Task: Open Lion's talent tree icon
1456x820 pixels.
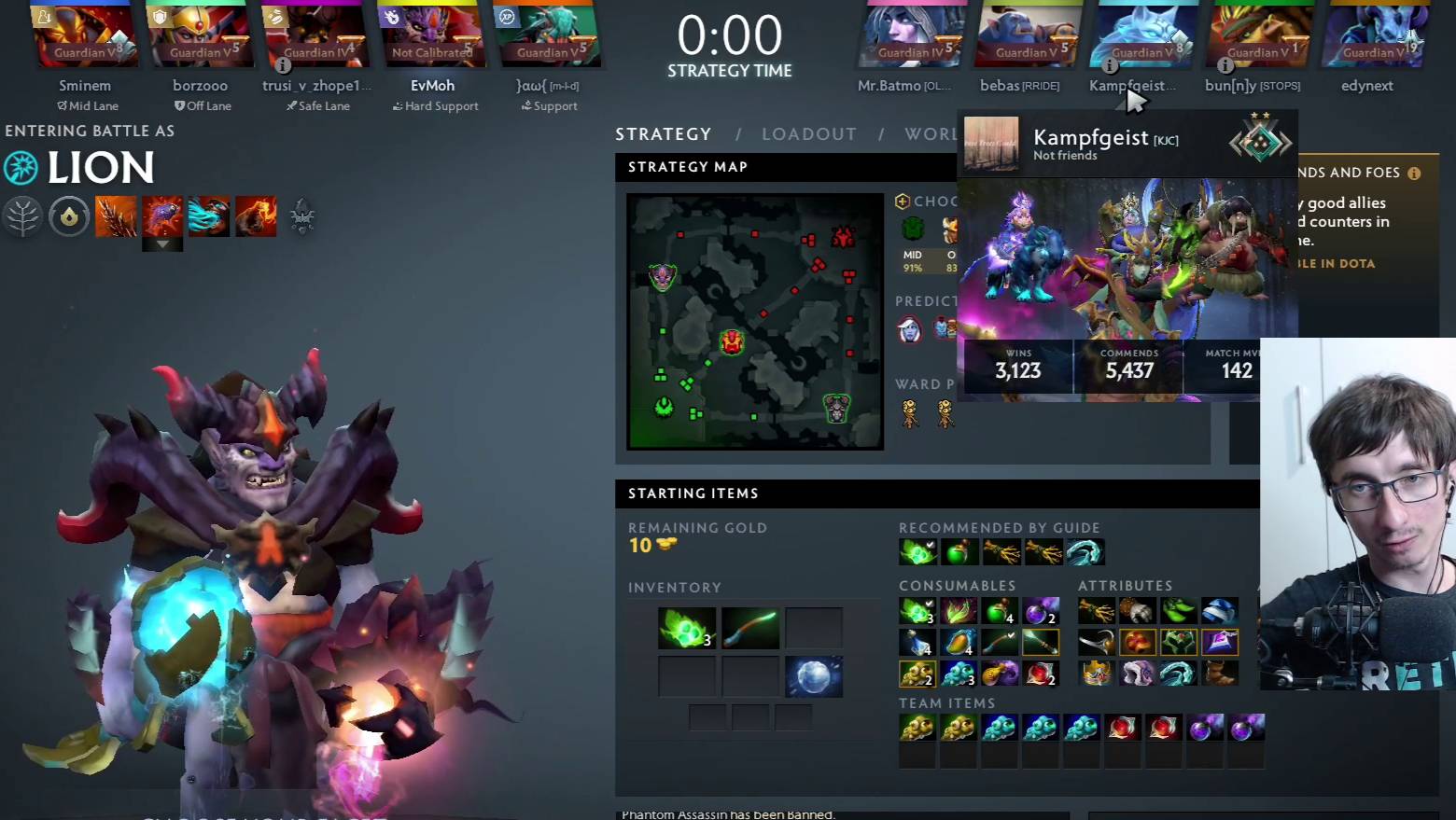Action: point(23,215)
